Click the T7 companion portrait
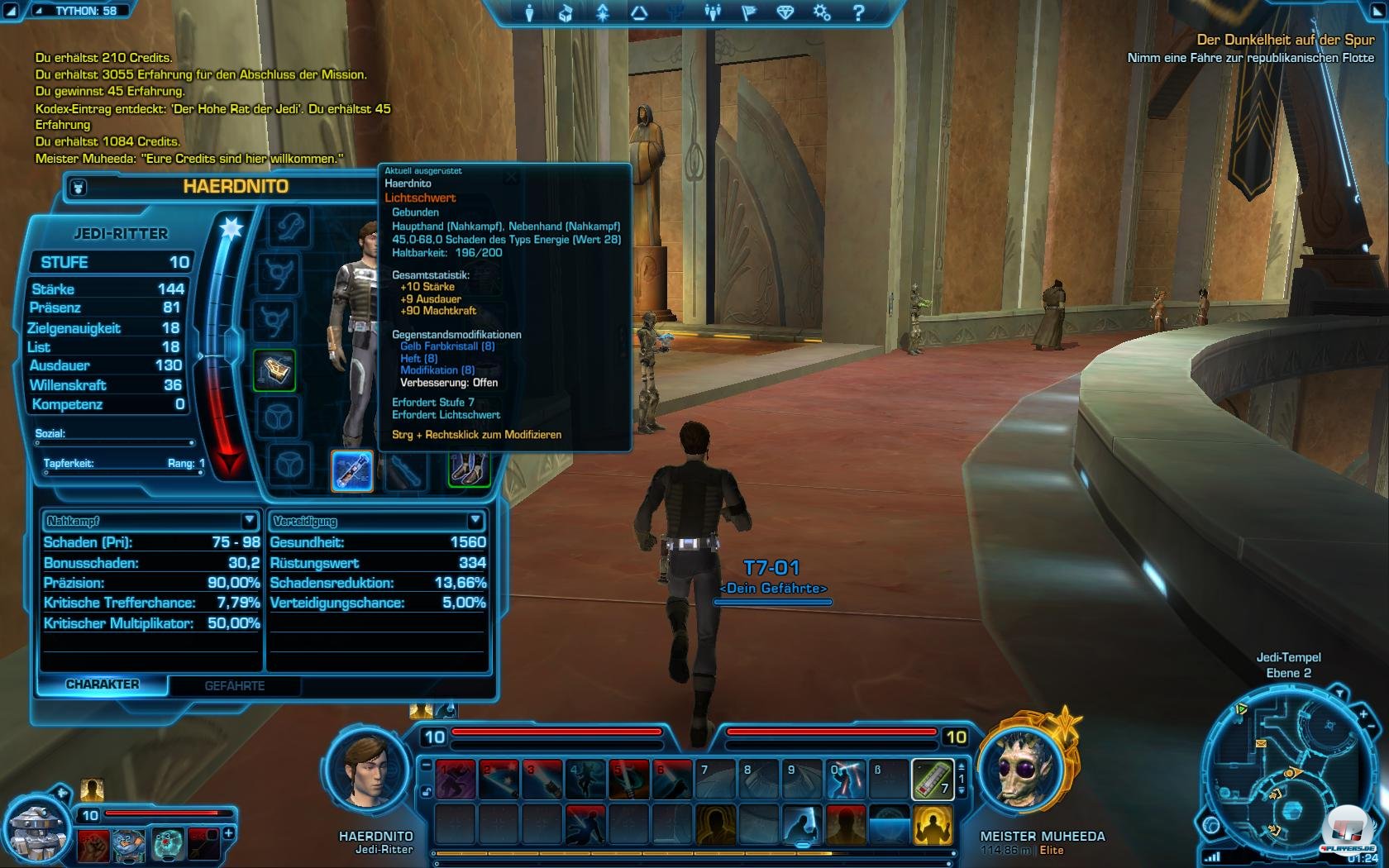Screen dimensions: 1389x868 [37, 831]
